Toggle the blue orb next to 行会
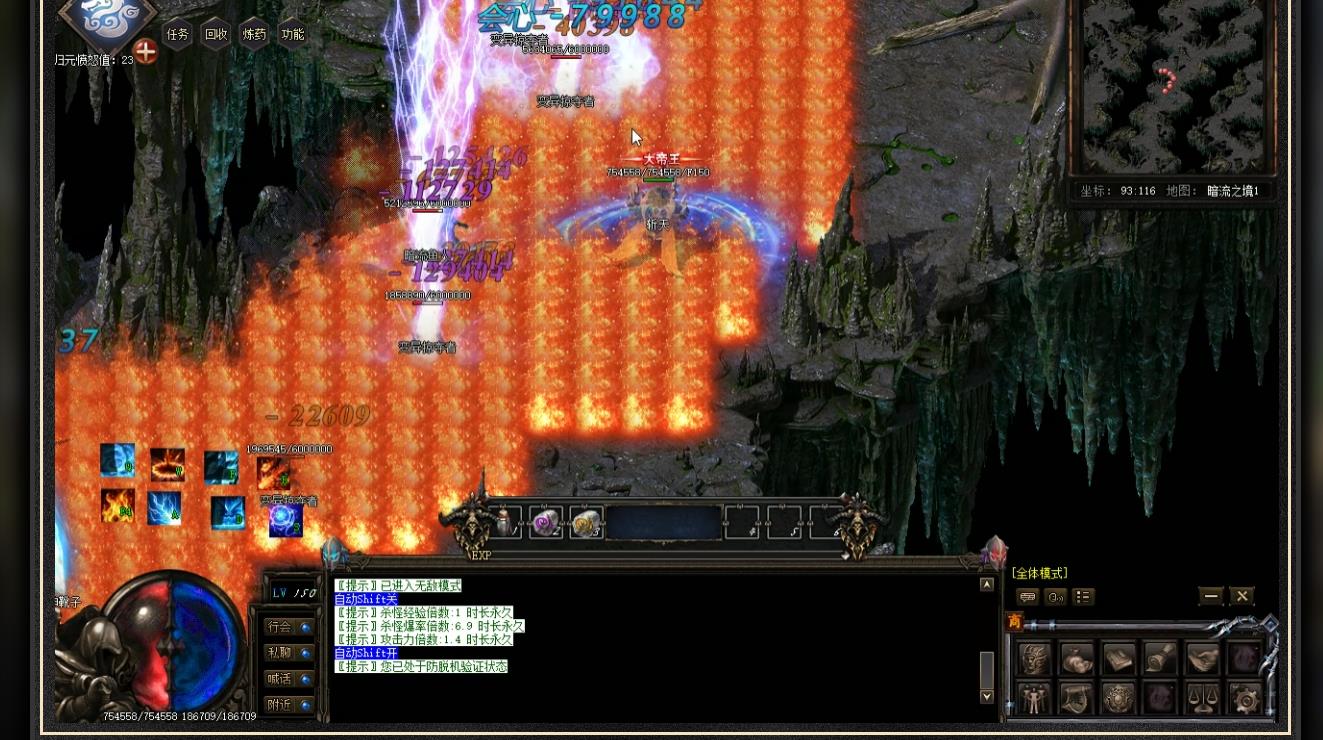This screenshot has height=740, width=1323. click(304, 628)
